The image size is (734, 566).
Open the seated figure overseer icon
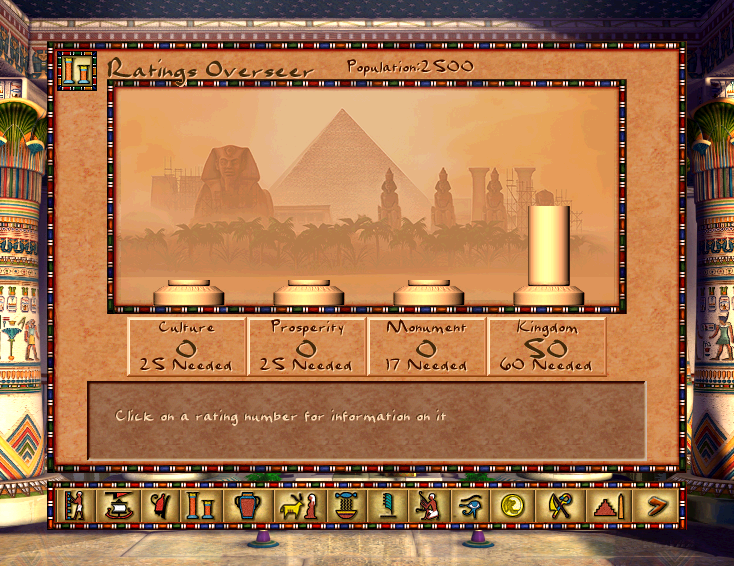tap(427, 505)
